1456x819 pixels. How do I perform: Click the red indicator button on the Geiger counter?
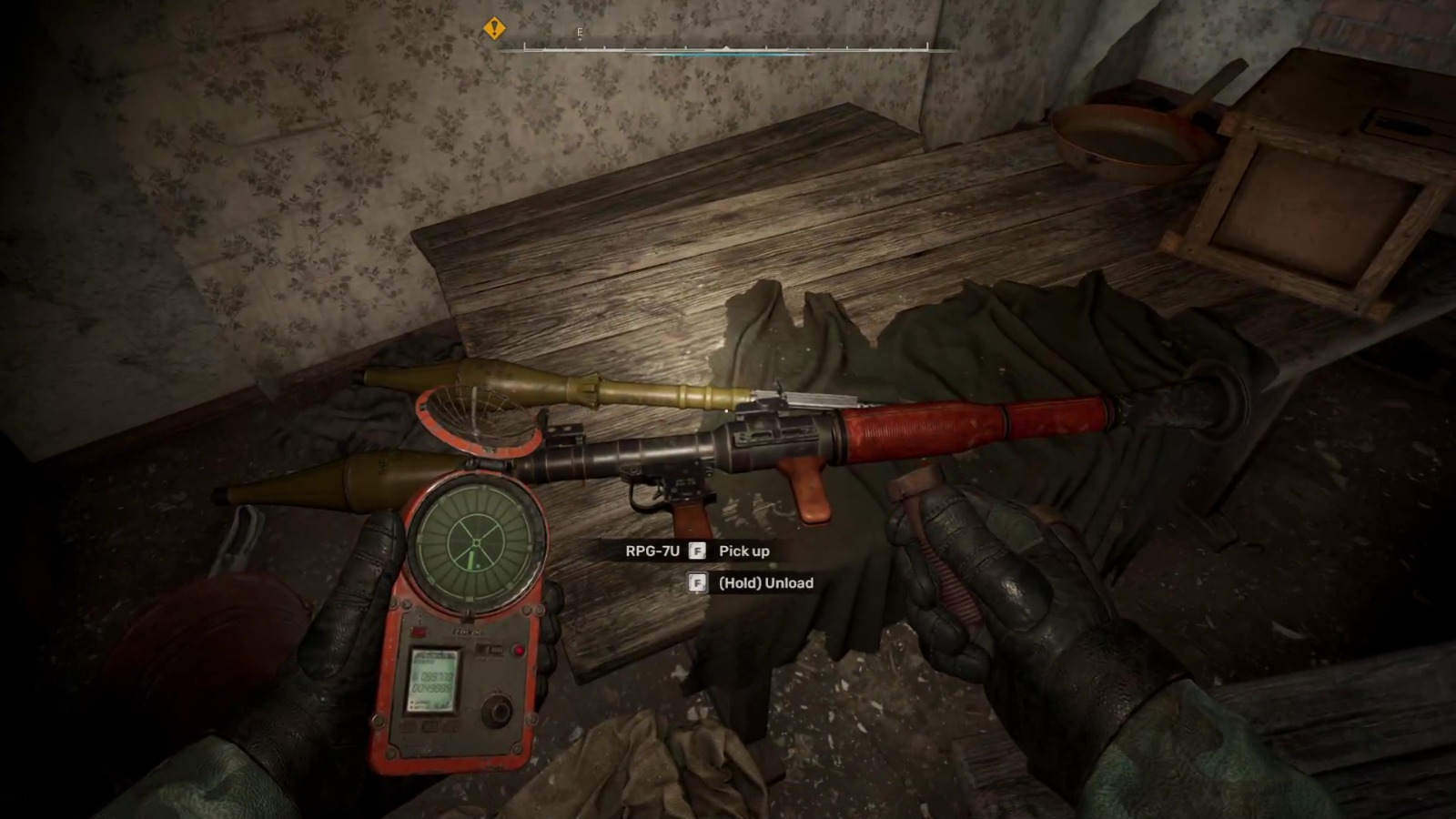click(x=519, y=651)
